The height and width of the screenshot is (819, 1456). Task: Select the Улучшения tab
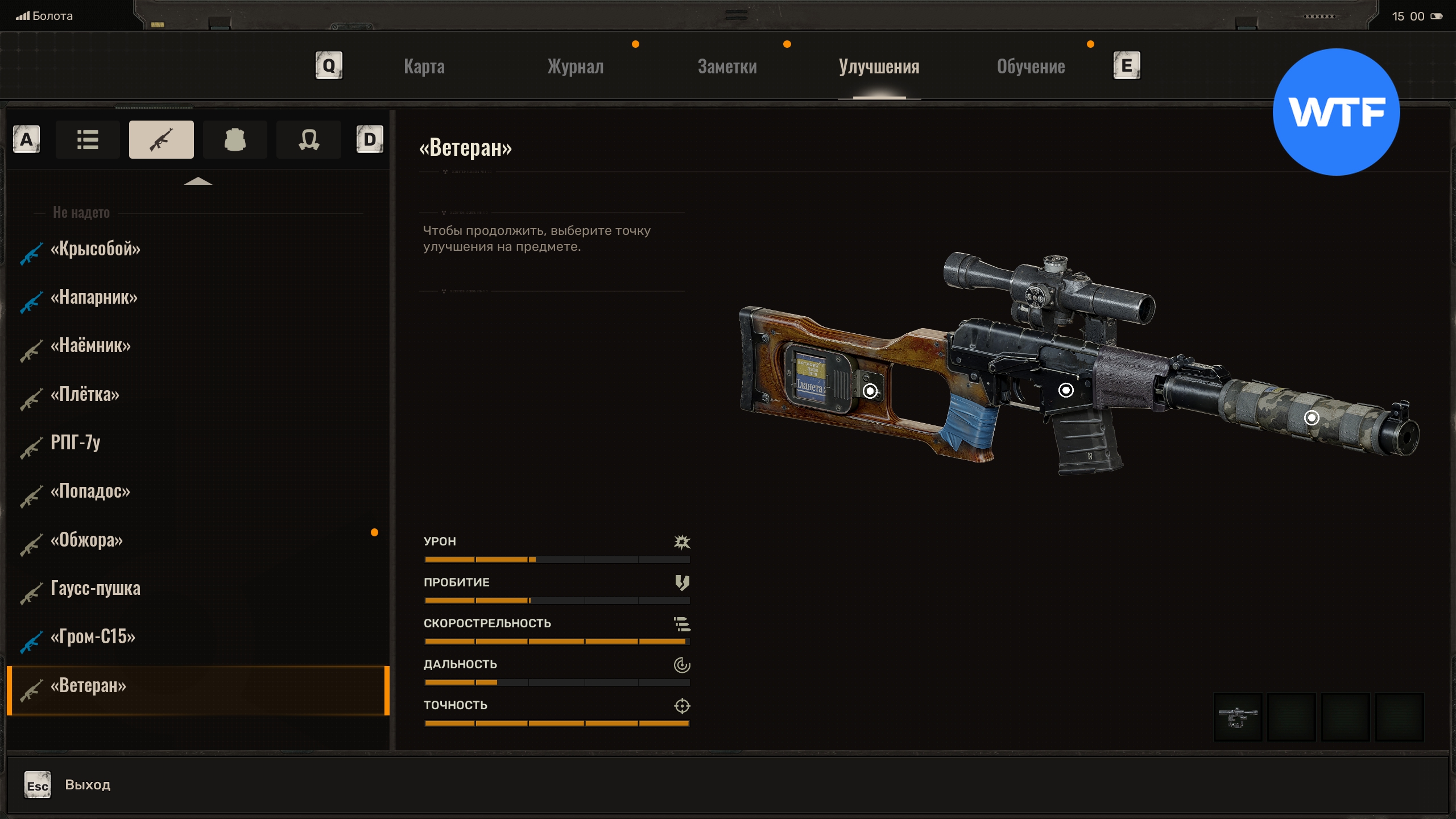(879, 67)
